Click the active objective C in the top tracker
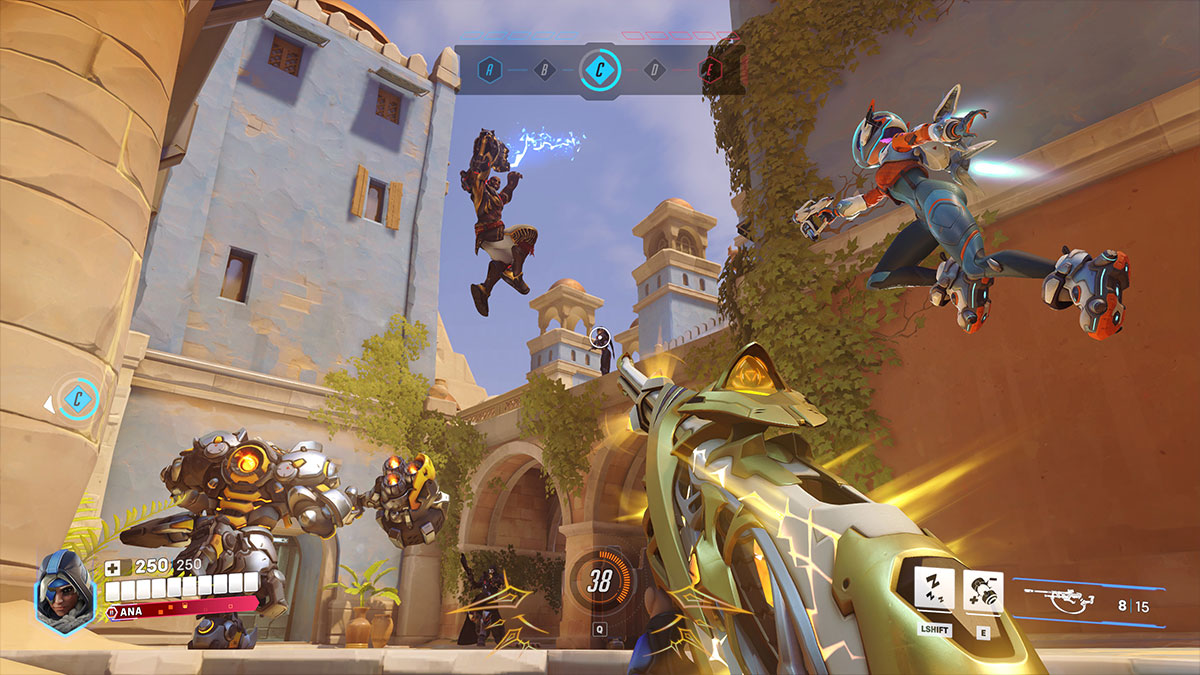This screenshot has width=1200, height=675. click(x=600, y=70)
